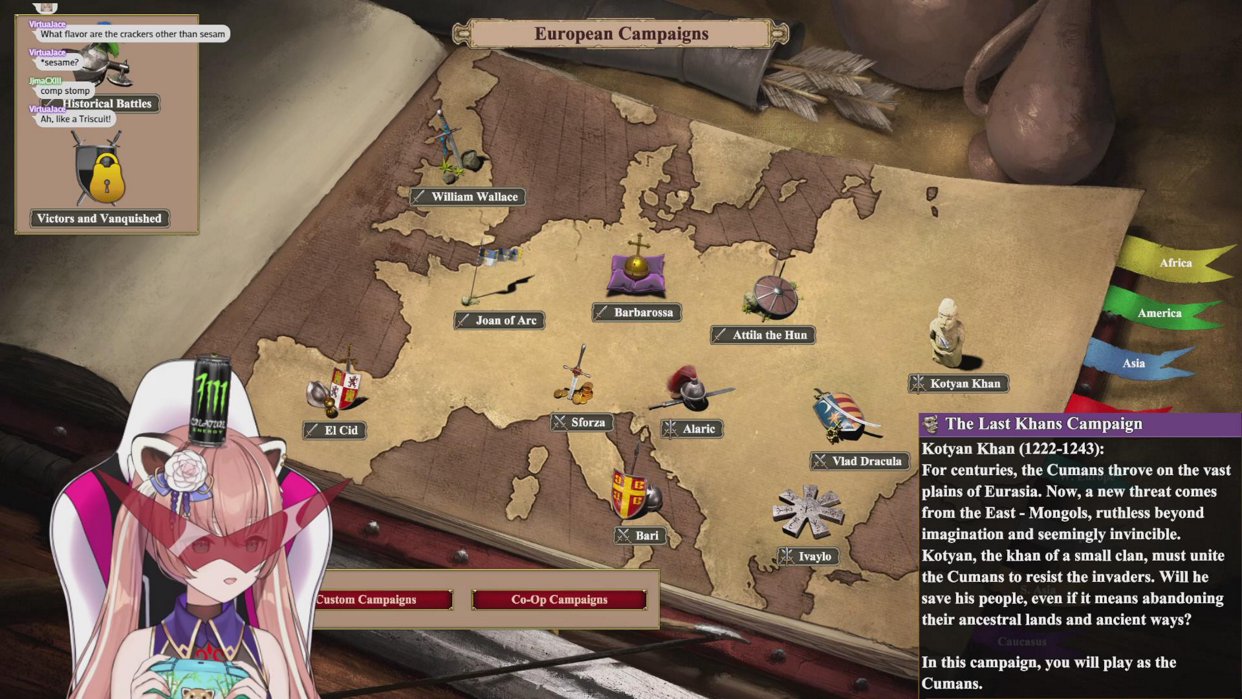
Task: Select the Attila the Hun campaign
Action: point(763,335)
